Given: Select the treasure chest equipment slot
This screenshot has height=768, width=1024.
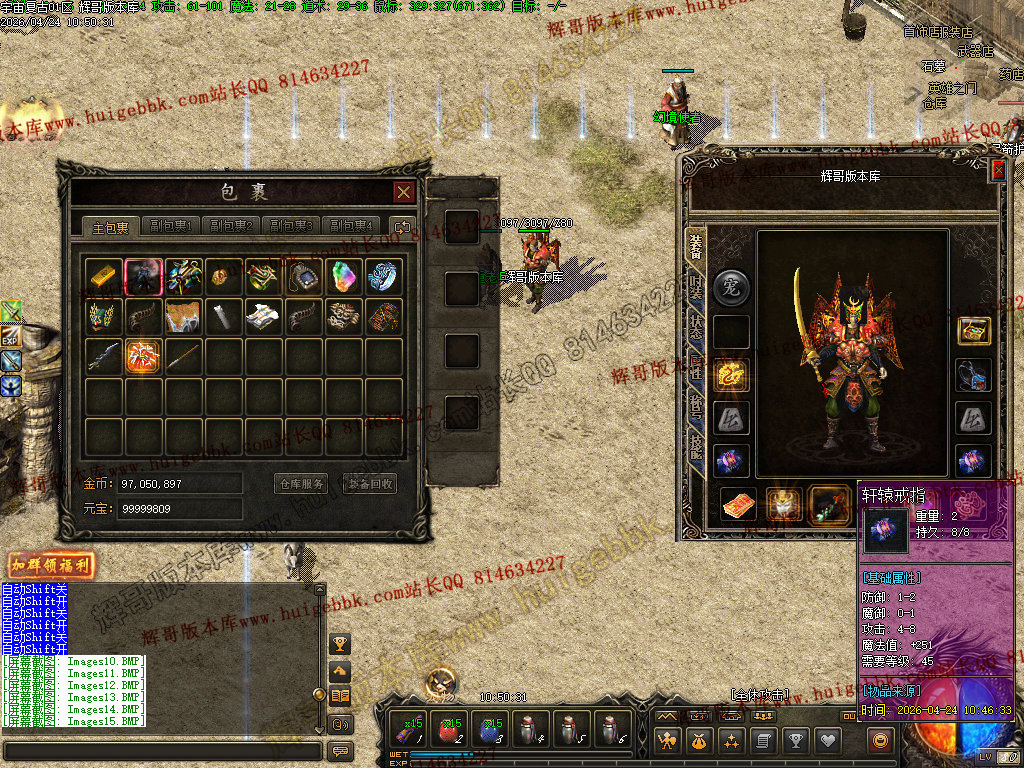Looking at the screenshot, I should pyautogui.click(x=974, y=331).
